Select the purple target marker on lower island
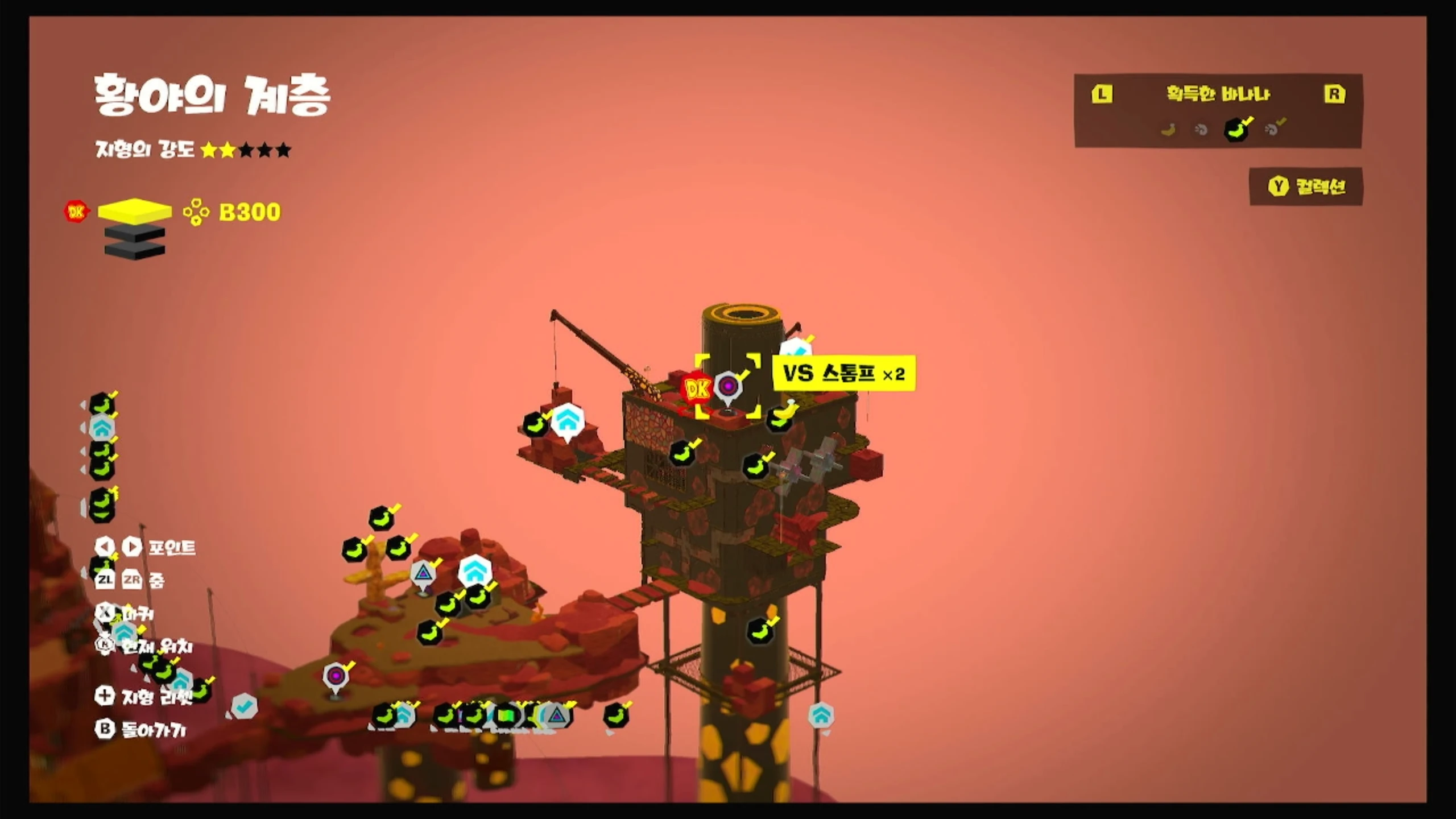The height and width of the screenshot is (819, 1456). (336, 676)
